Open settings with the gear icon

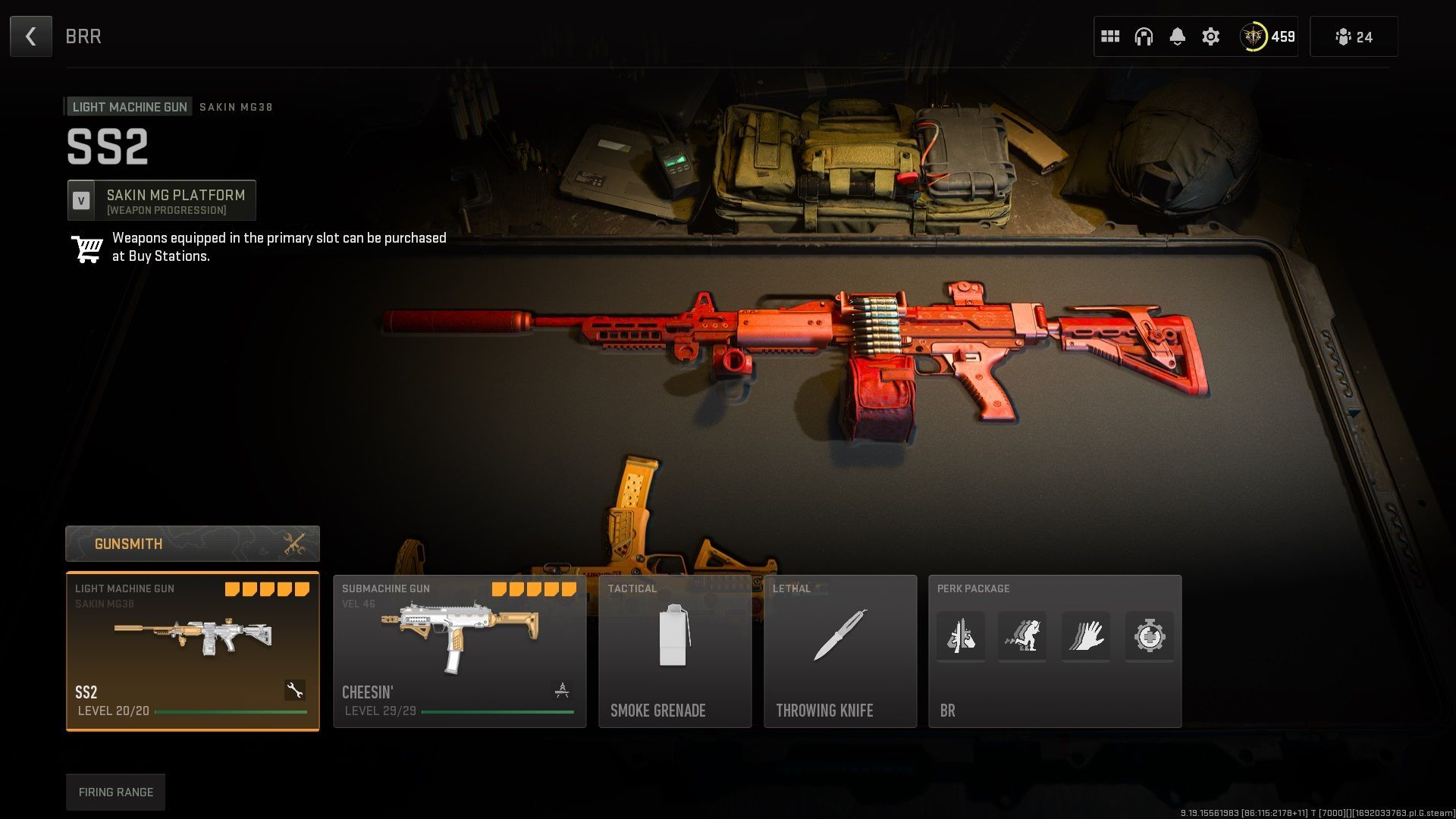[x=1211, y=36]
